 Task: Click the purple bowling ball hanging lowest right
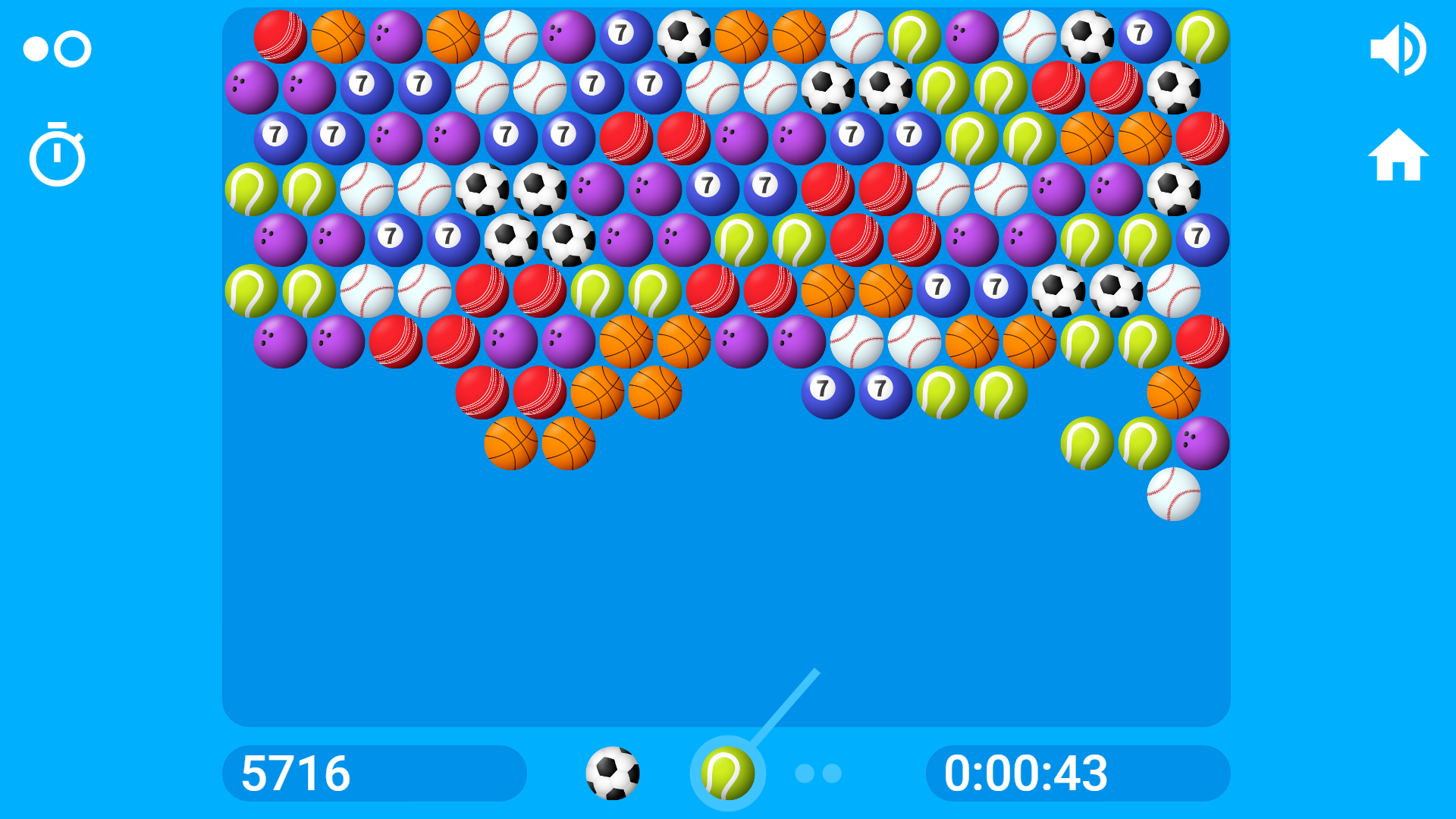[1203, 444]
